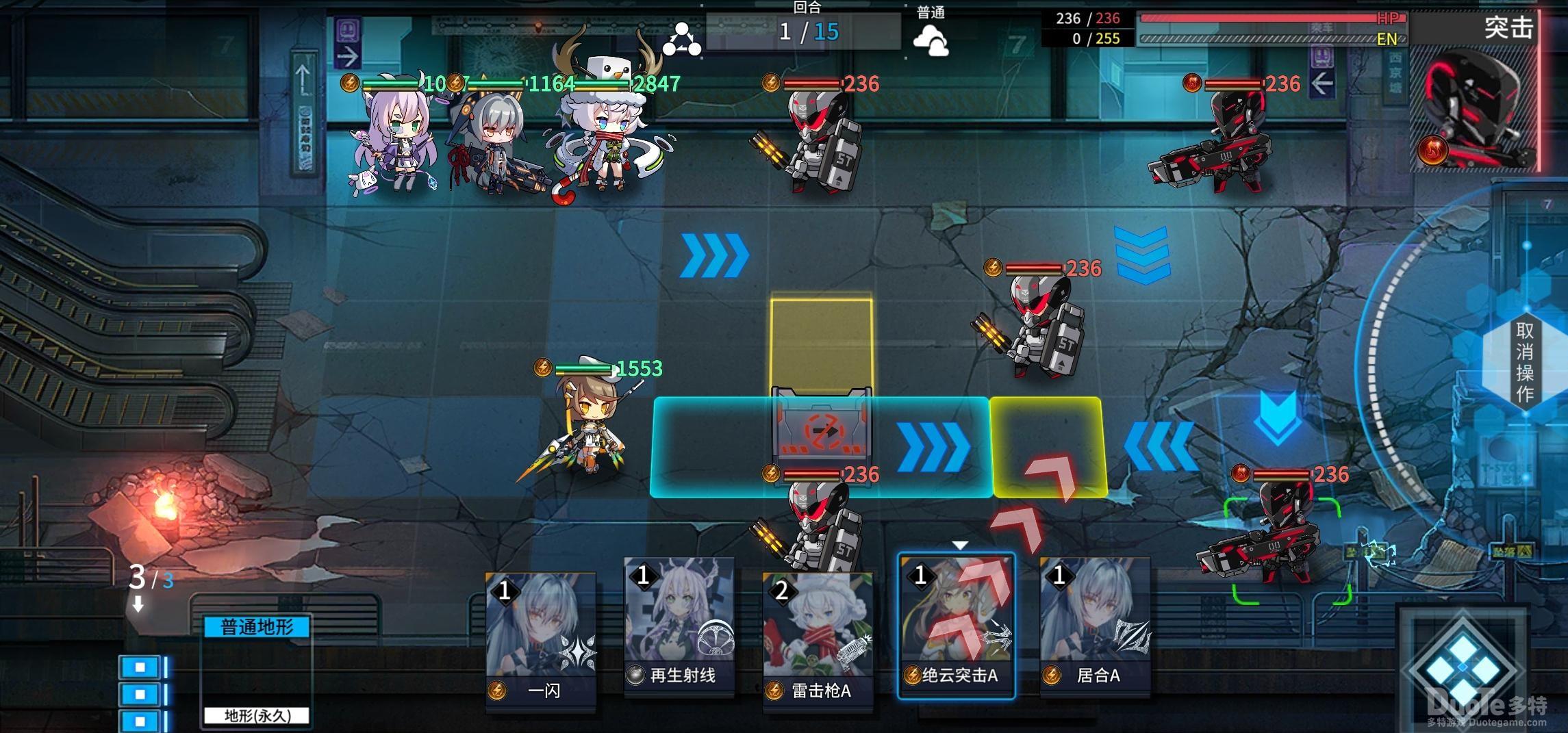This screenshot has height=733, width=1568.
Task: Select the highlighted 绝云突击A card
Action: pos(956,626)
